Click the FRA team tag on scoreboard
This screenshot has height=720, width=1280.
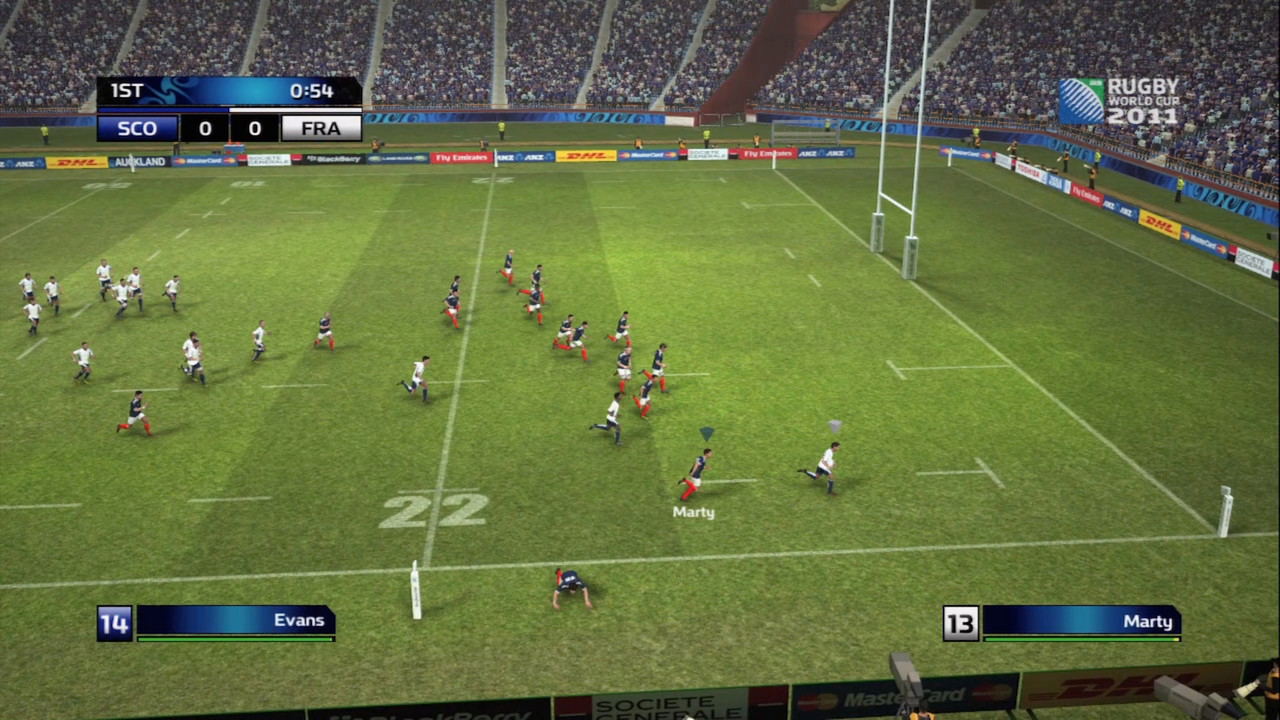click(320, 128)
